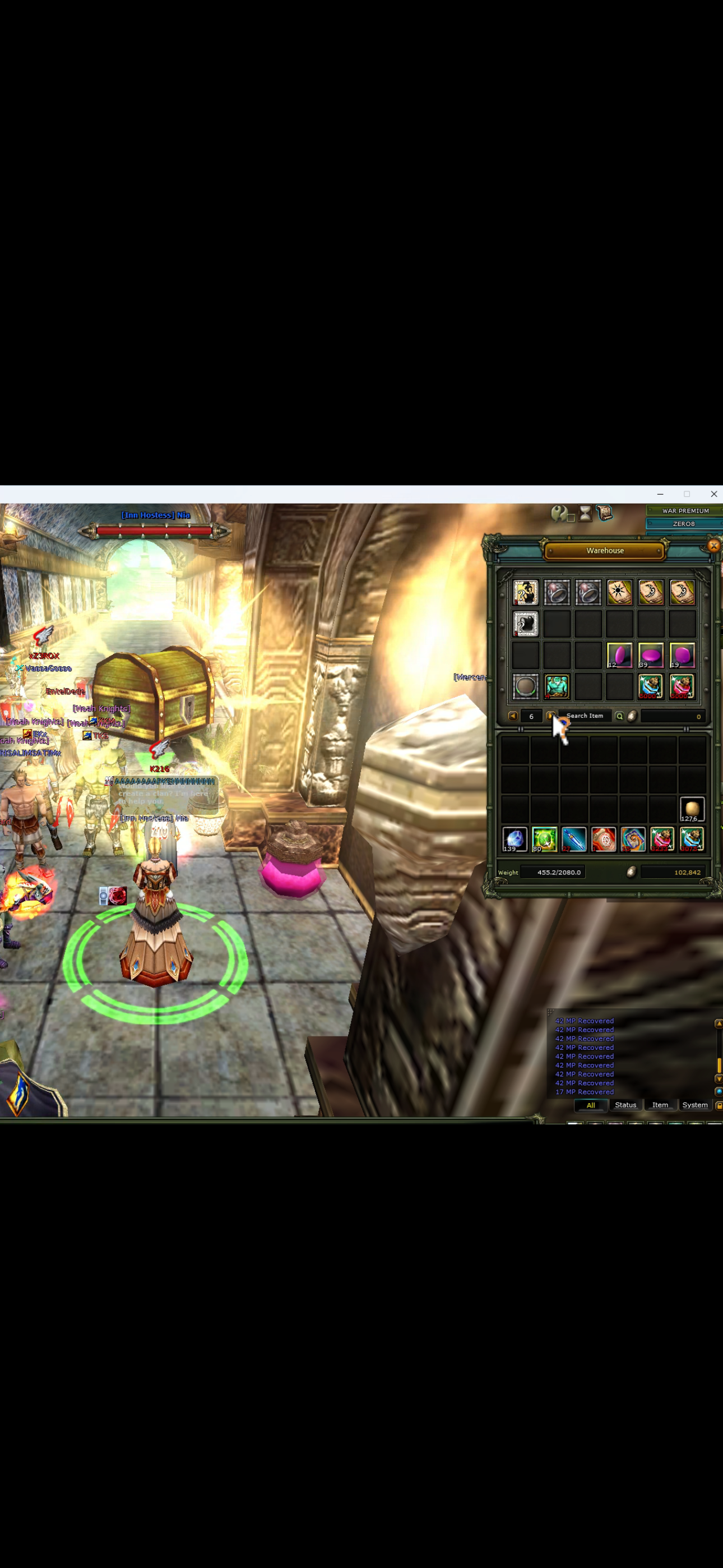The width and height of the screenshot is (723, 1568).
Task: Toggle the chat lock padlock icon
Action: click(719, 1106)
